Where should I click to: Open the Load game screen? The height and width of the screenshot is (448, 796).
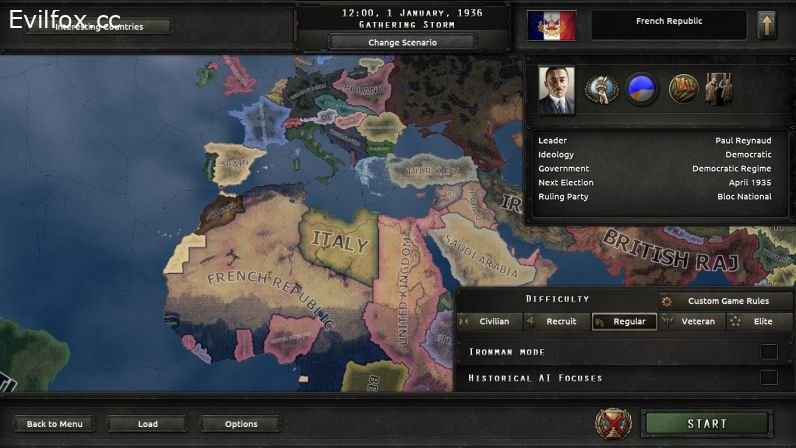[148, 424]
